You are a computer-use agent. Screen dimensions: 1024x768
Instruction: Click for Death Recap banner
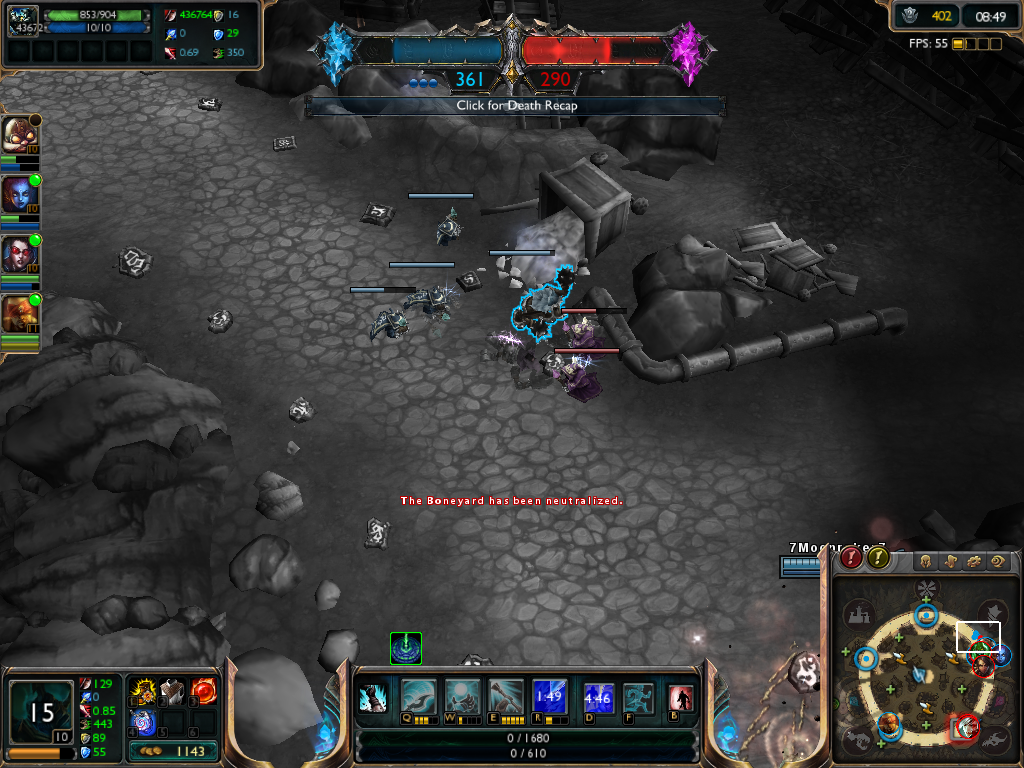(516, 105)
